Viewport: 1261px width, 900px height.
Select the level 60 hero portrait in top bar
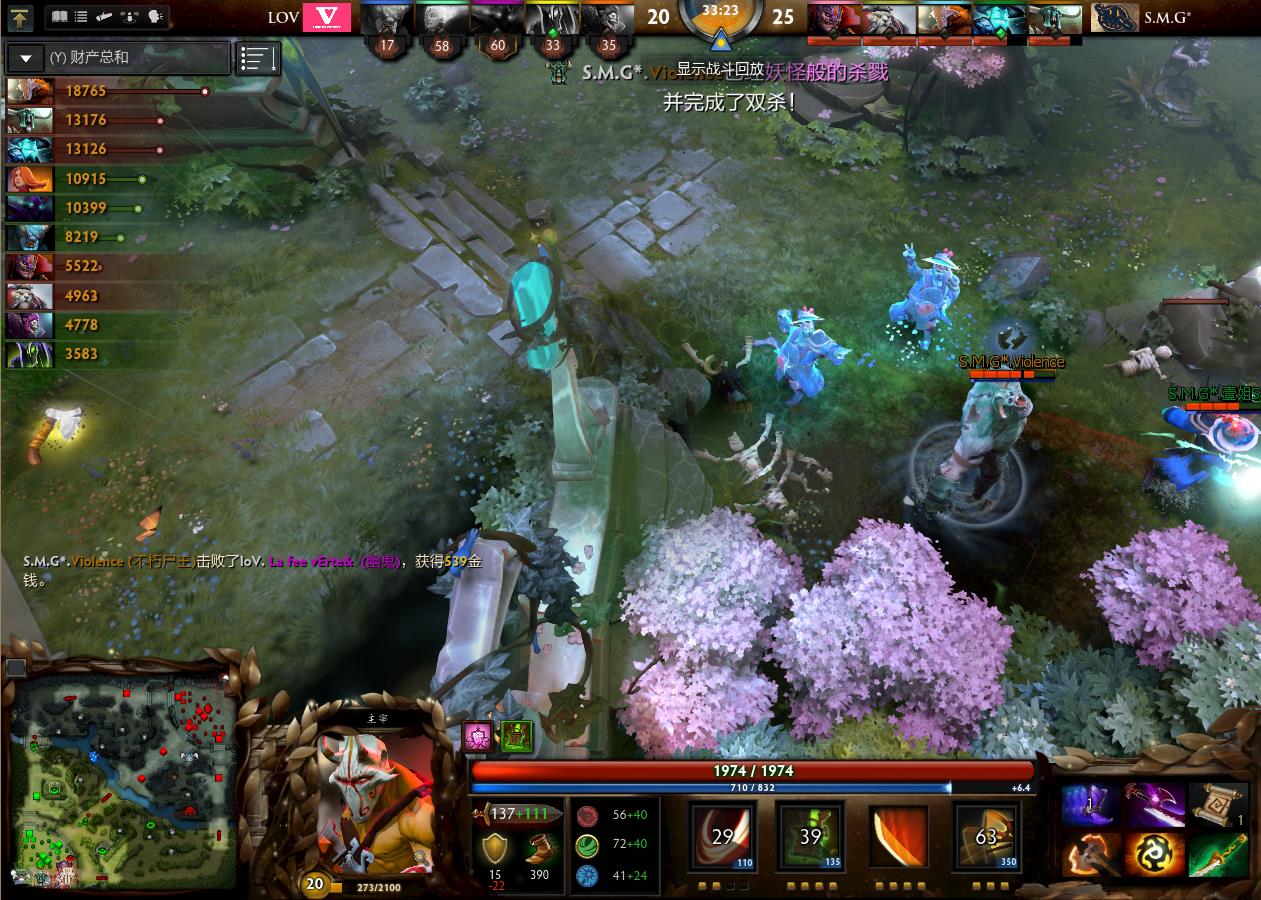(497, 18)
